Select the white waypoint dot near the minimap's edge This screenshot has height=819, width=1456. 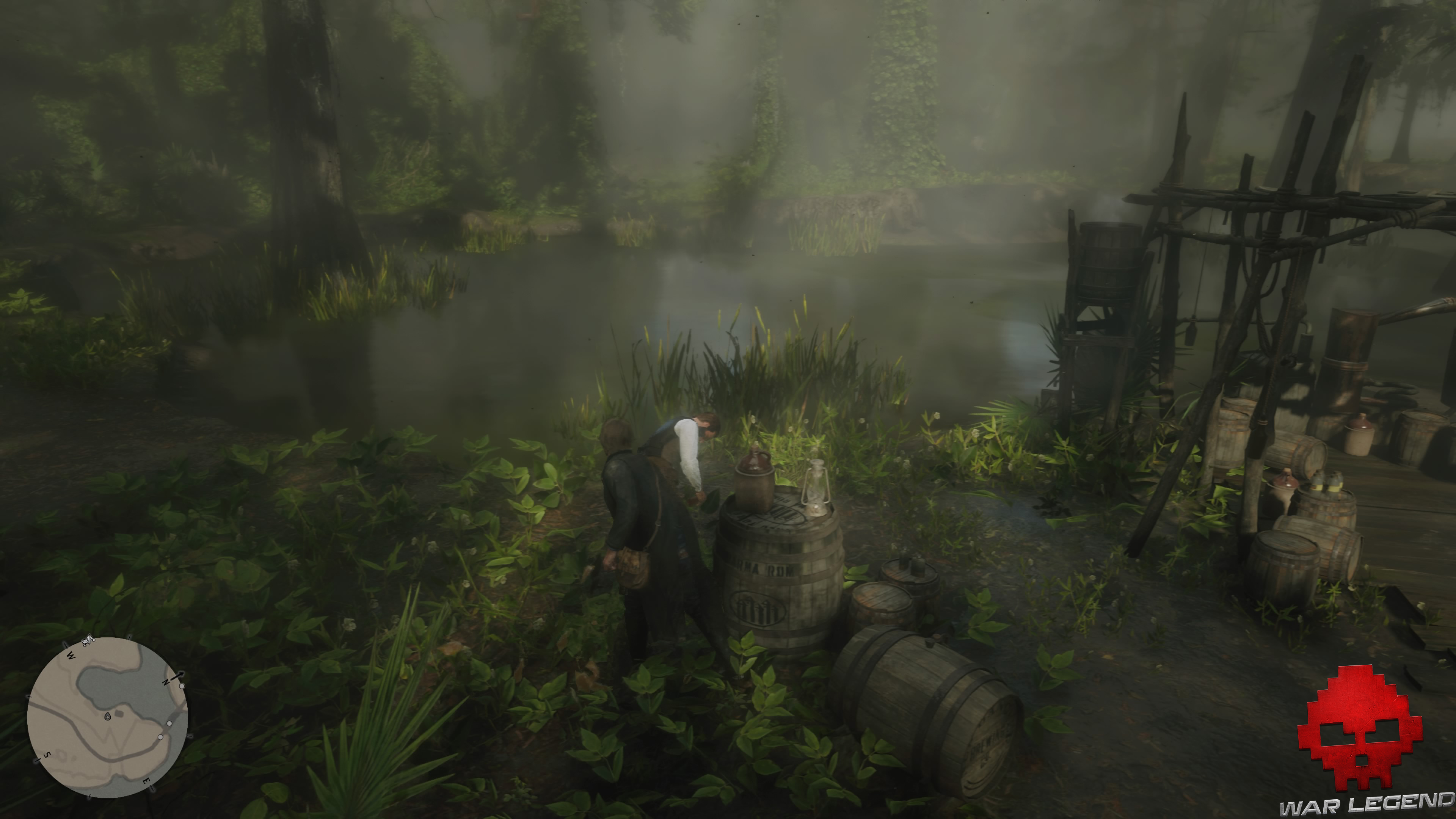click(x=182, y=687)
